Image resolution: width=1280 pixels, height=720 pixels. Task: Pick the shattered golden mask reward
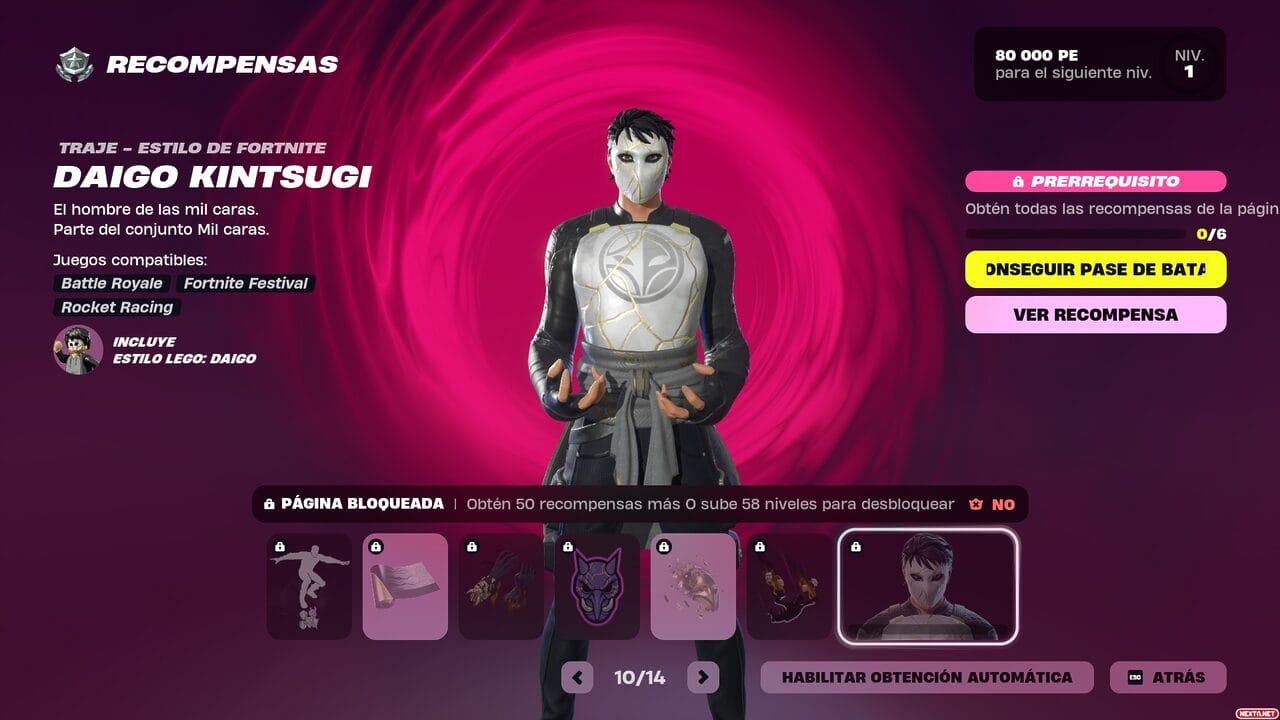tap(693, 586)
